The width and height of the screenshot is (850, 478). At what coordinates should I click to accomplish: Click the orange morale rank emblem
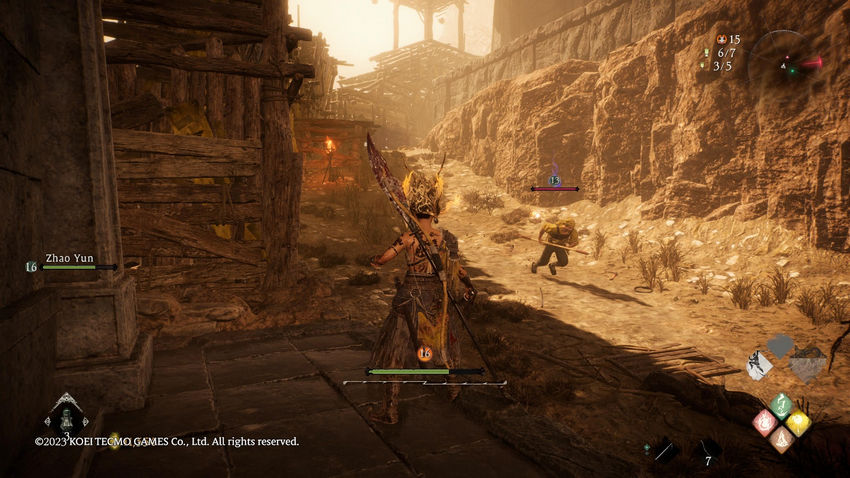(424, 353)
